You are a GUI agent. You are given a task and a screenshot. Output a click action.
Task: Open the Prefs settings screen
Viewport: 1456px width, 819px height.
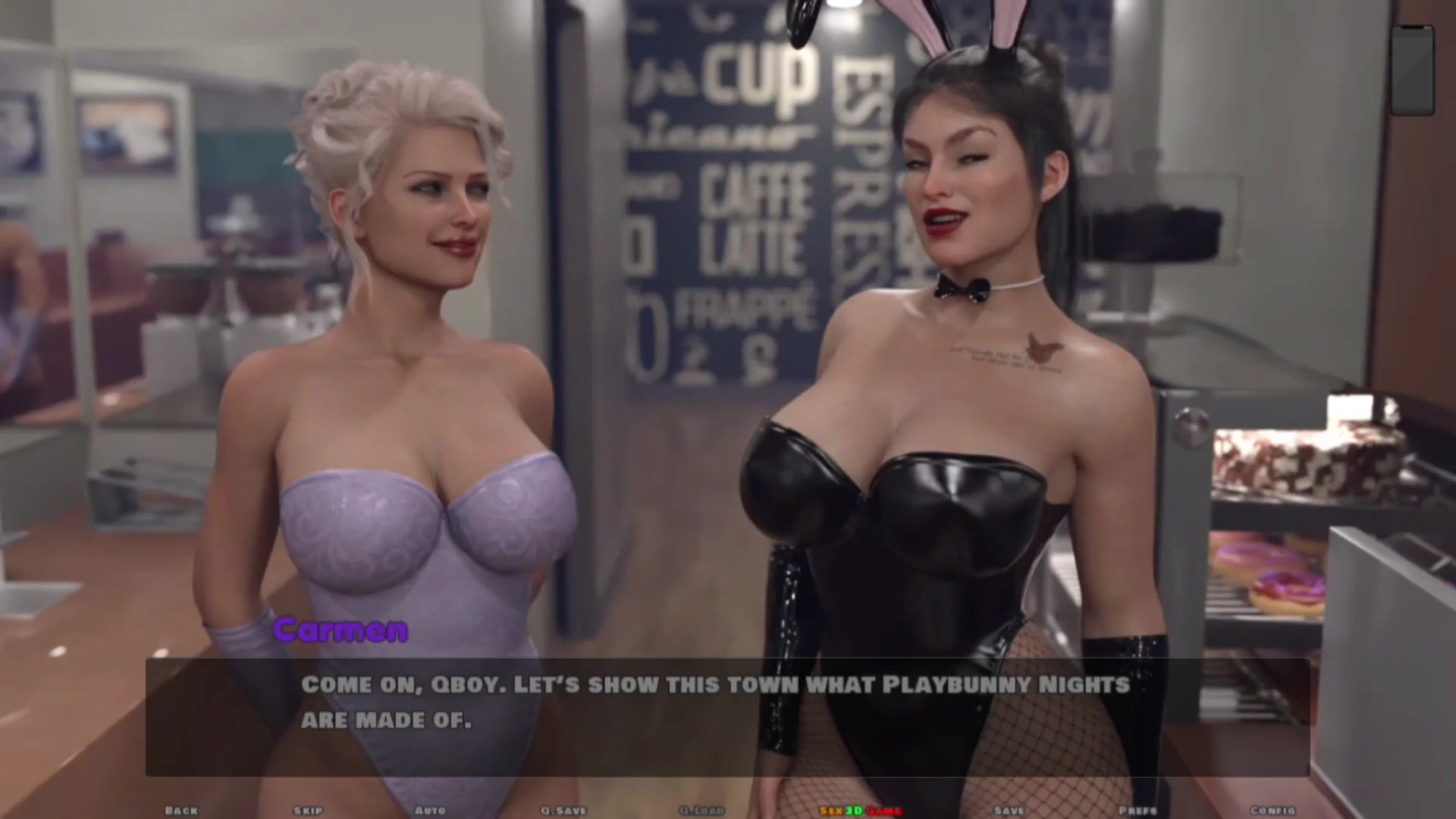[x=1136, y=810]
